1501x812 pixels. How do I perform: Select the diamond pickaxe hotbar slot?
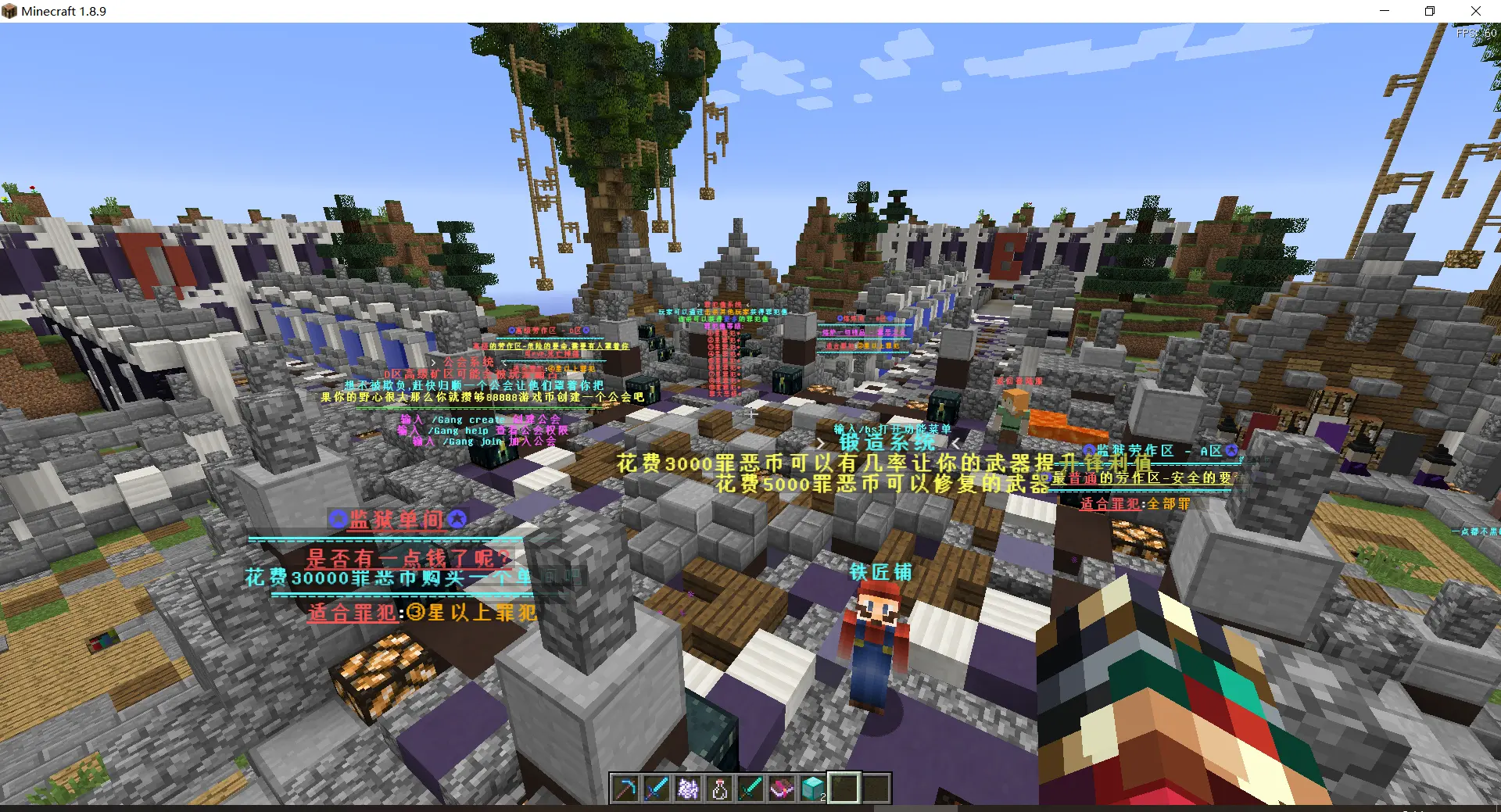click(x=625, y=789)
